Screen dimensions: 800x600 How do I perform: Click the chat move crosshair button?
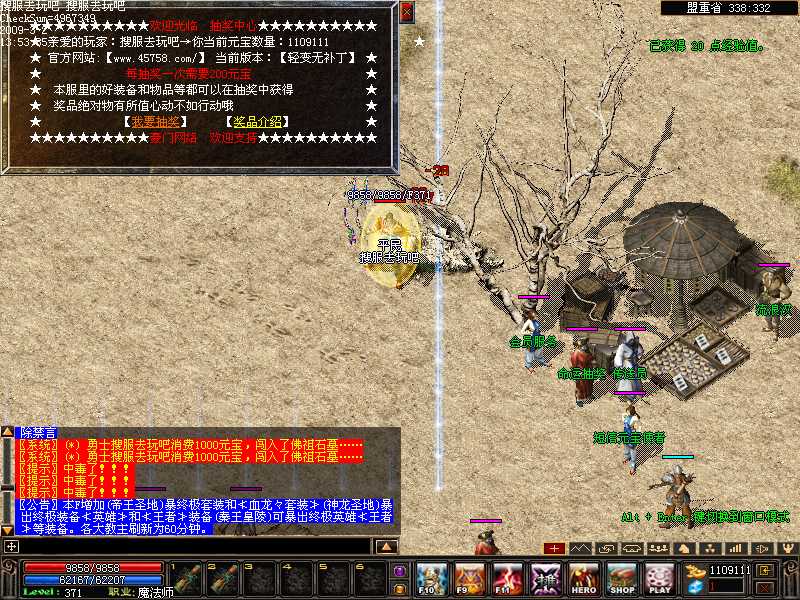pyautogui.click(x=10, y=546)
